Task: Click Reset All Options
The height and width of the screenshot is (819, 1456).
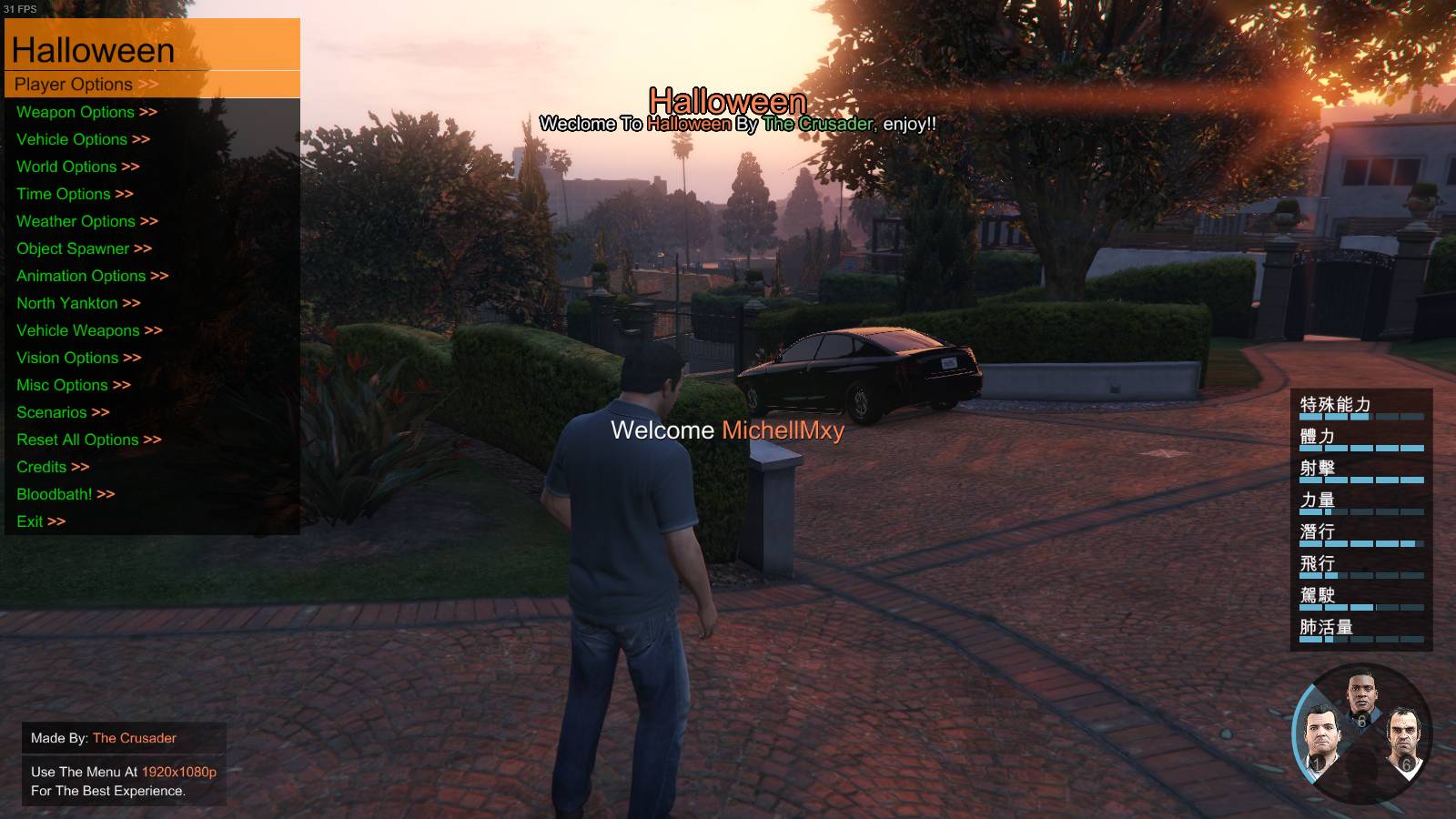Action: coord(88,440)
